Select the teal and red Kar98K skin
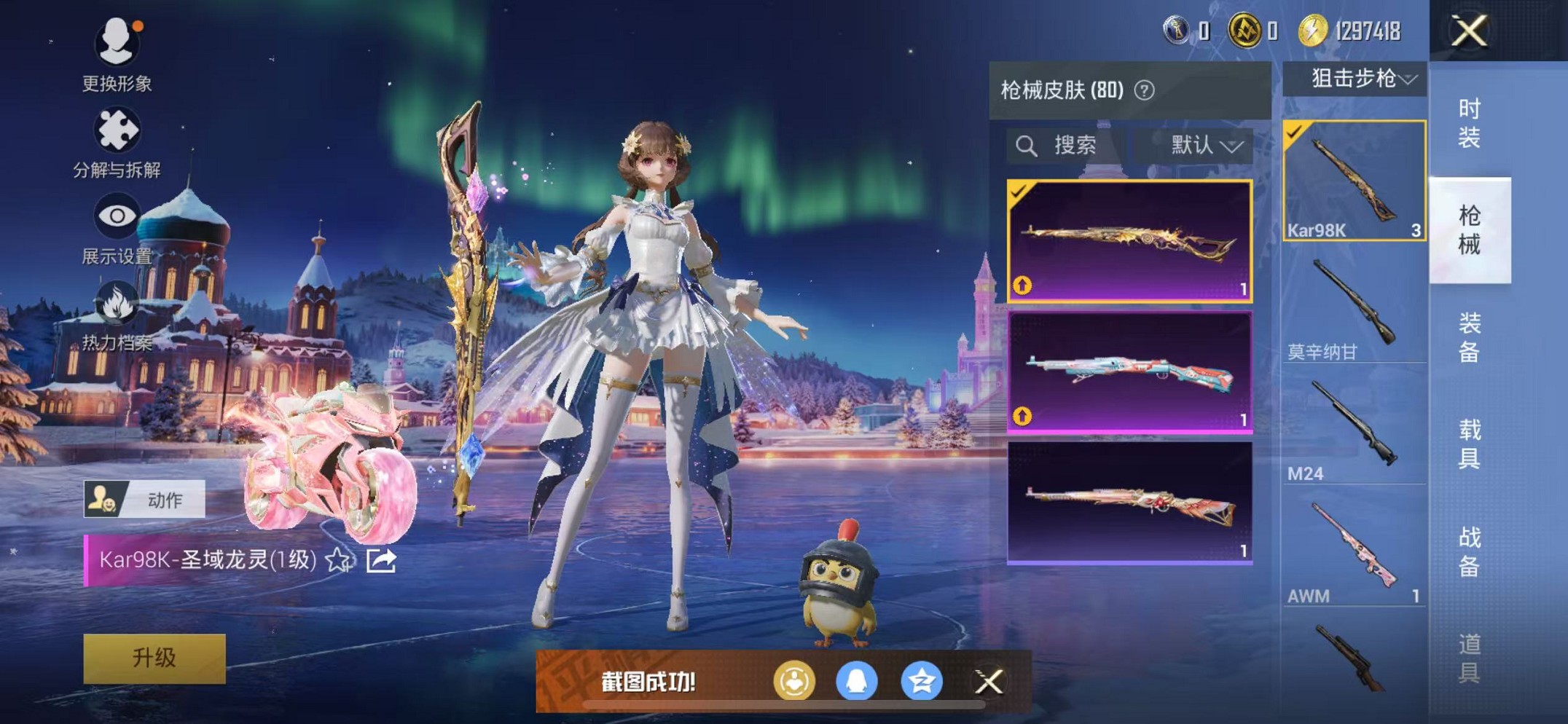 1129,371
